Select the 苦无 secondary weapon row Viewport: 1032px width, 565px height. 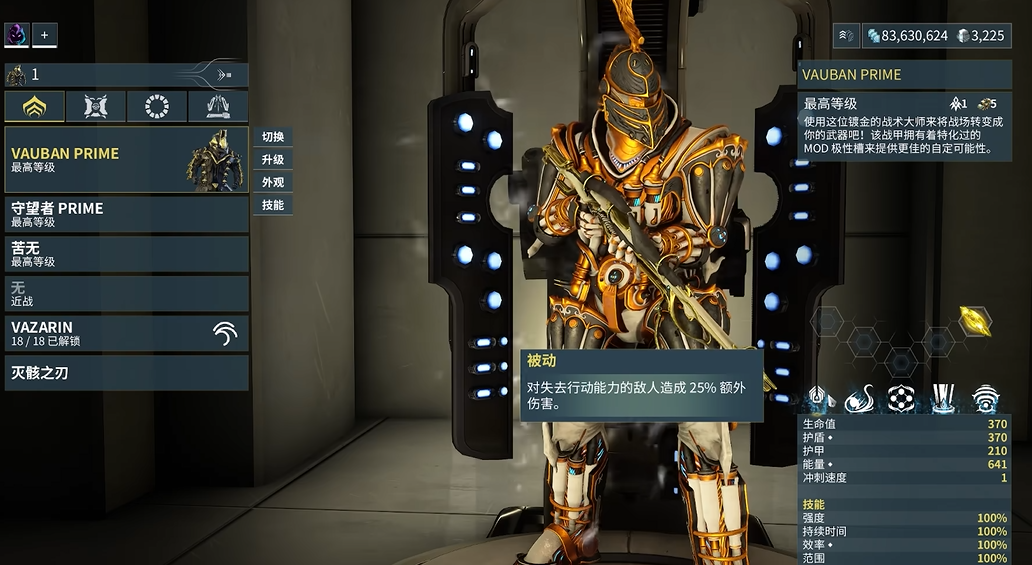point(126,254)
